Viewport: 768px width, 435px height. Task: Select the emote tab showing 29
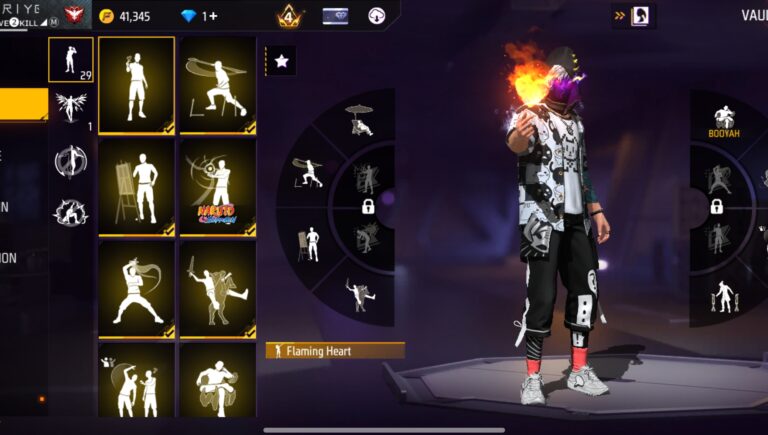[x=70, y=59]
